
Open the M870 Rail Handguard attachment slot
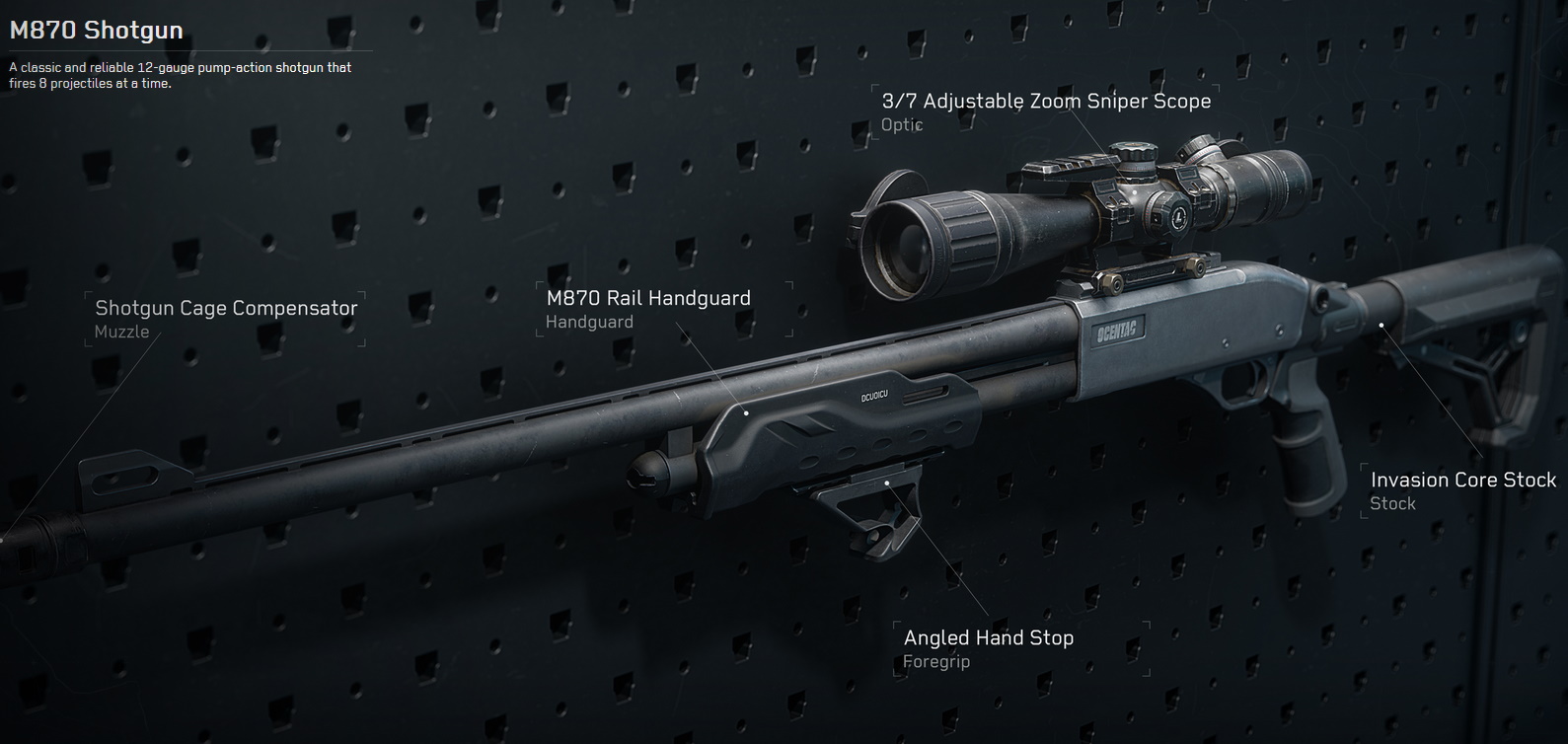tap(648, 308)
